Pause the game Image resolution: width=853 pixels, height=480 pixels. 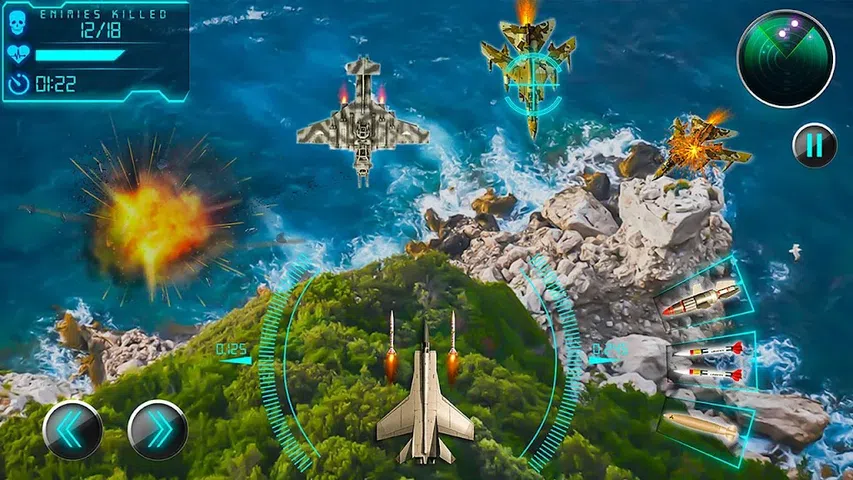814,146
